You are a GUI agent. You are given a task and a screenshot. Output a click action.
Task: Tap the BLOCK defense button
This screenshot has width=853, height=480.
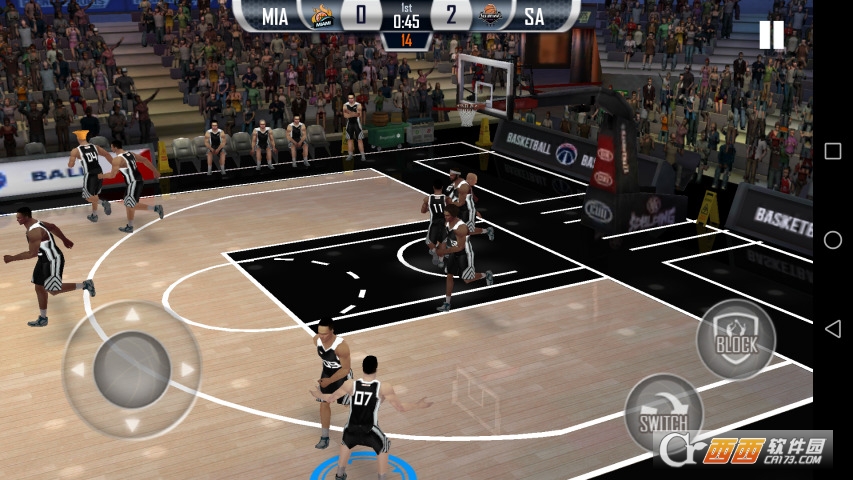[x=736, y=339]
